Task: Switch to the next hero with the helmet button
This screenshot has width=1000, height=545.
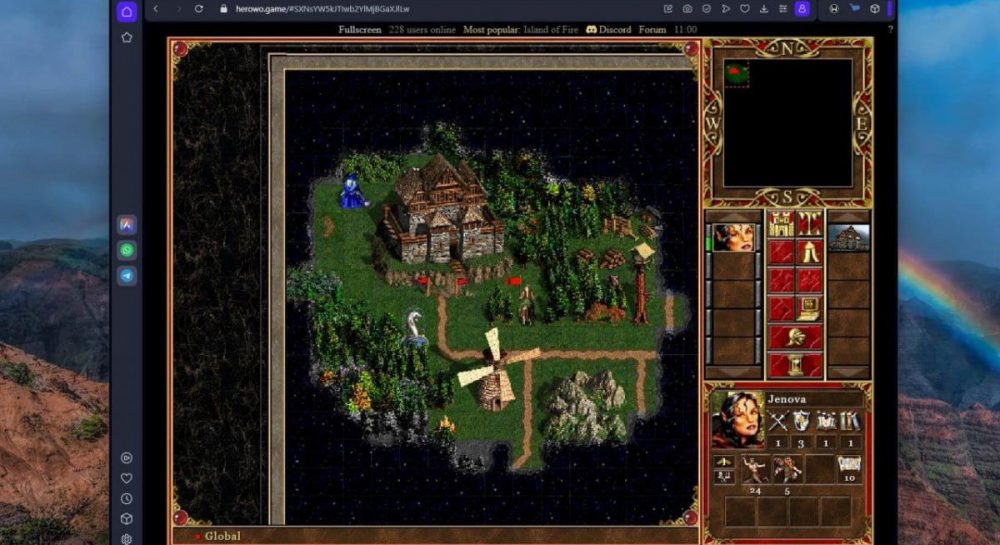Action: tap(795, 337)
